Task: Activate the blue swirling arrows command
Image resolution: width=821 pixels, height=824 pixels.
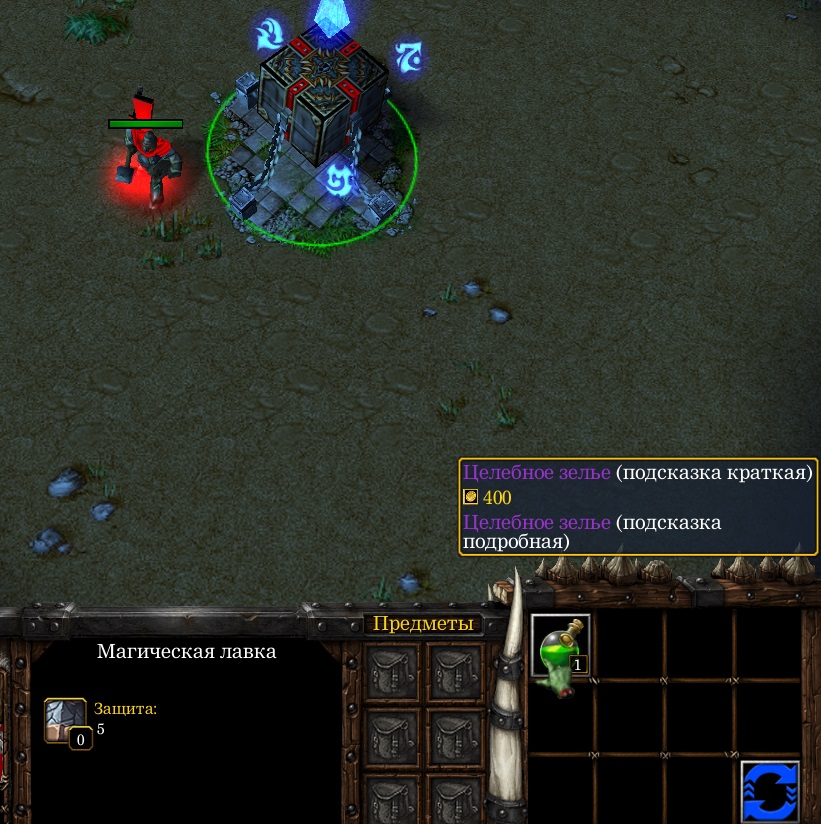Action: (770, 791)
